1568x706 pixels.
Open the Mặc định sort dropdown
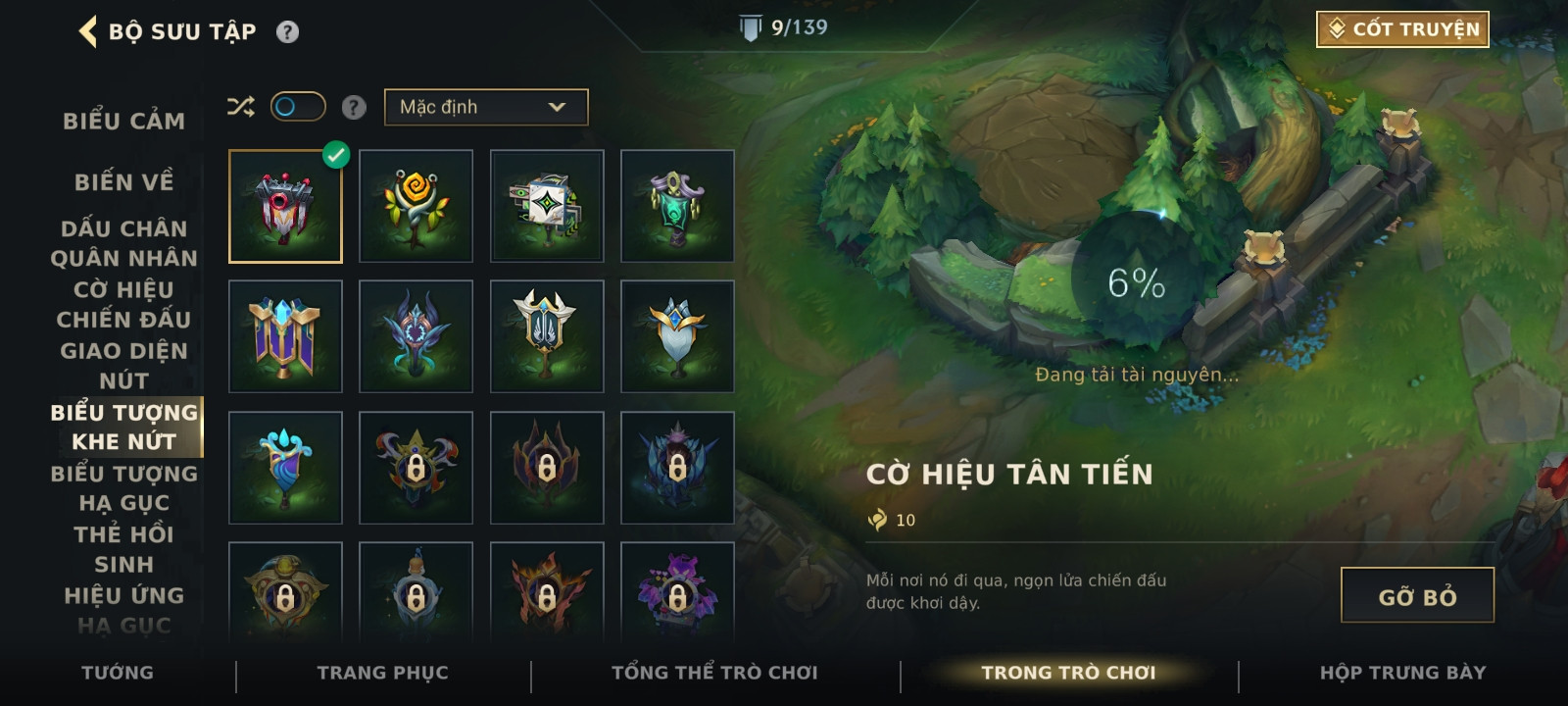coord(486,107)
